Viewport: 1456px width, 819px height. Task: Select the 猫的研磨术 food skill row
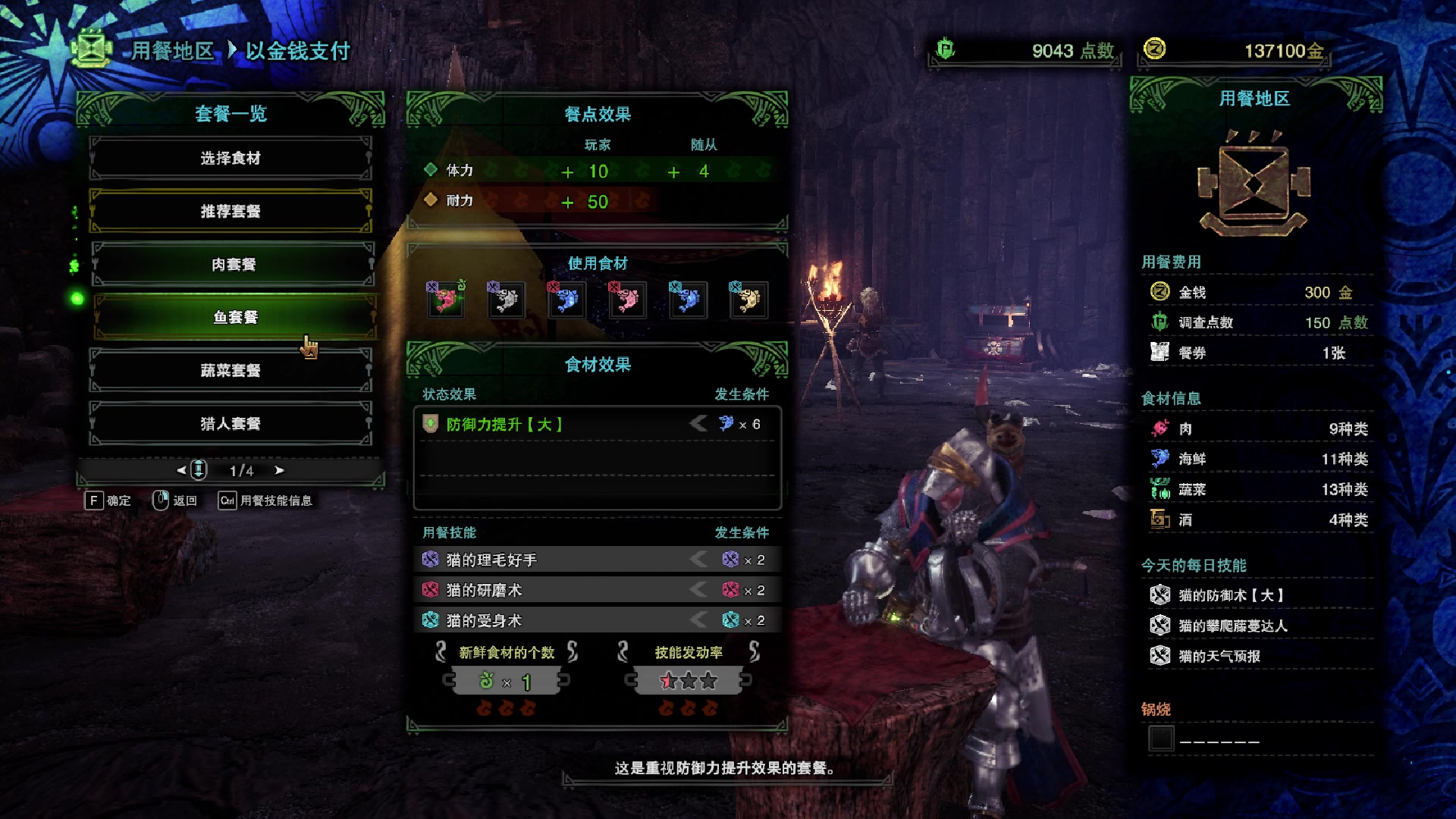point(597,590)
